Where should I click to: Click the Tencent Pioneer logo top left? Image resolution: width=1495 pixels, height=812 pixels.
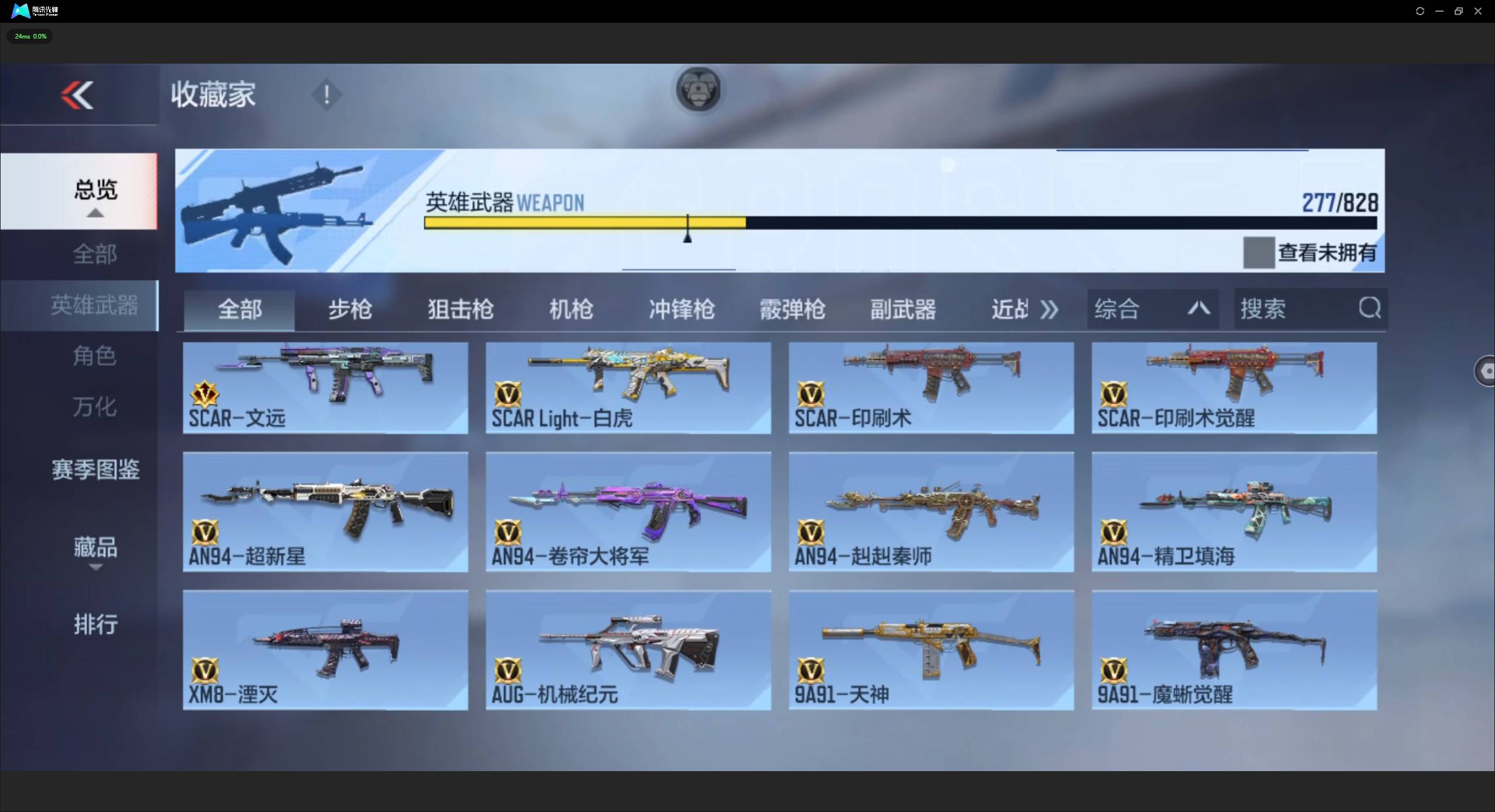(x=20, y=11)
